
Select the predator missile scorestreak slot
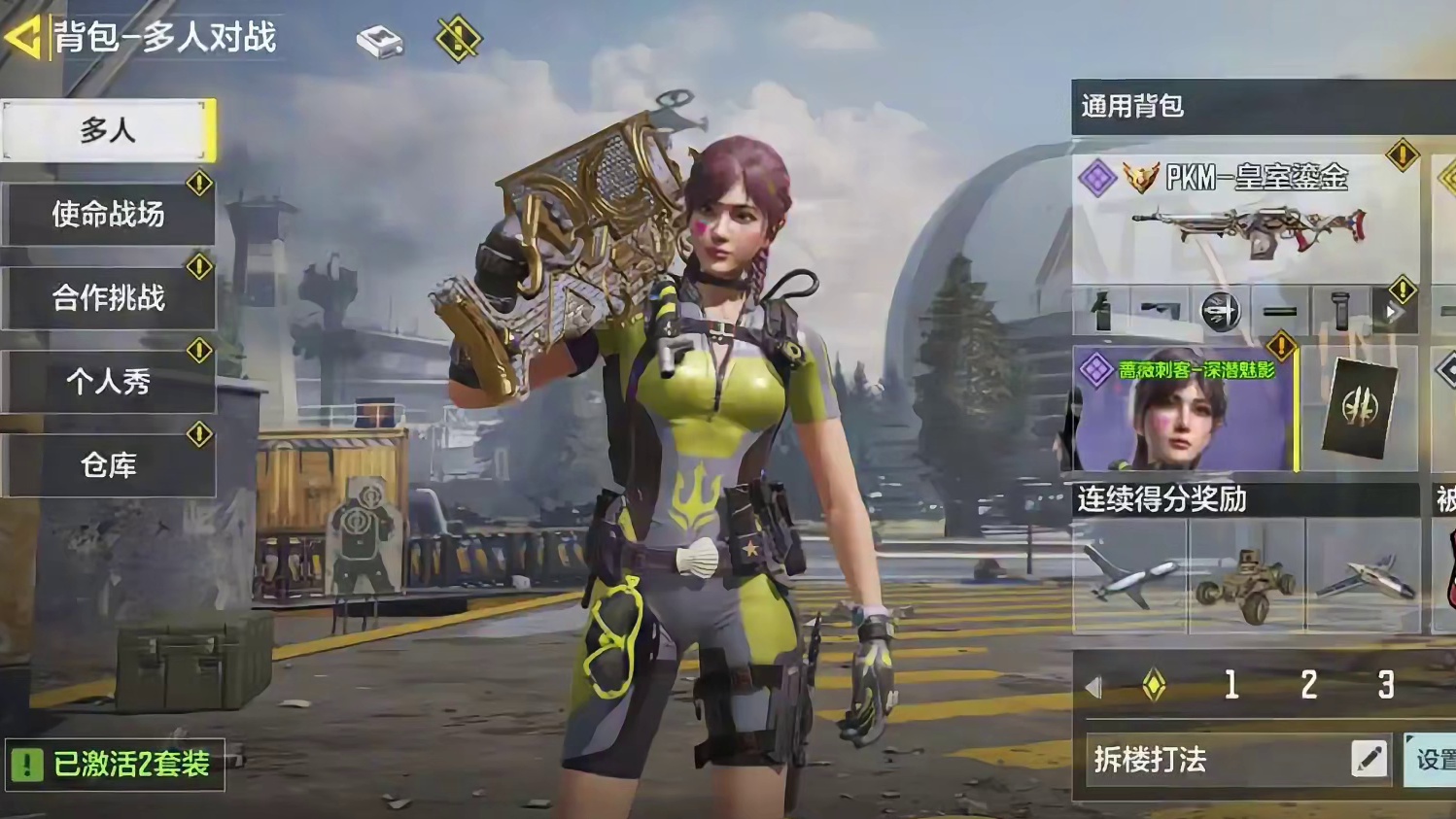click(x=1130, y=576)
